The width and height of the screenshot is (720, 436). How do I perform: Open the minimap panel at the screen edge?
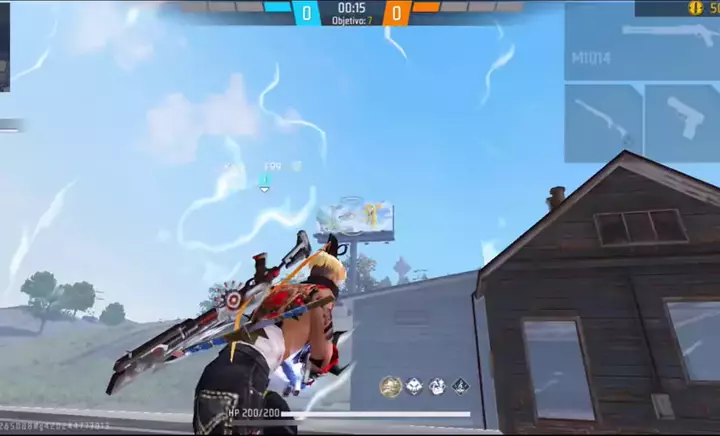tap(4, 46)
